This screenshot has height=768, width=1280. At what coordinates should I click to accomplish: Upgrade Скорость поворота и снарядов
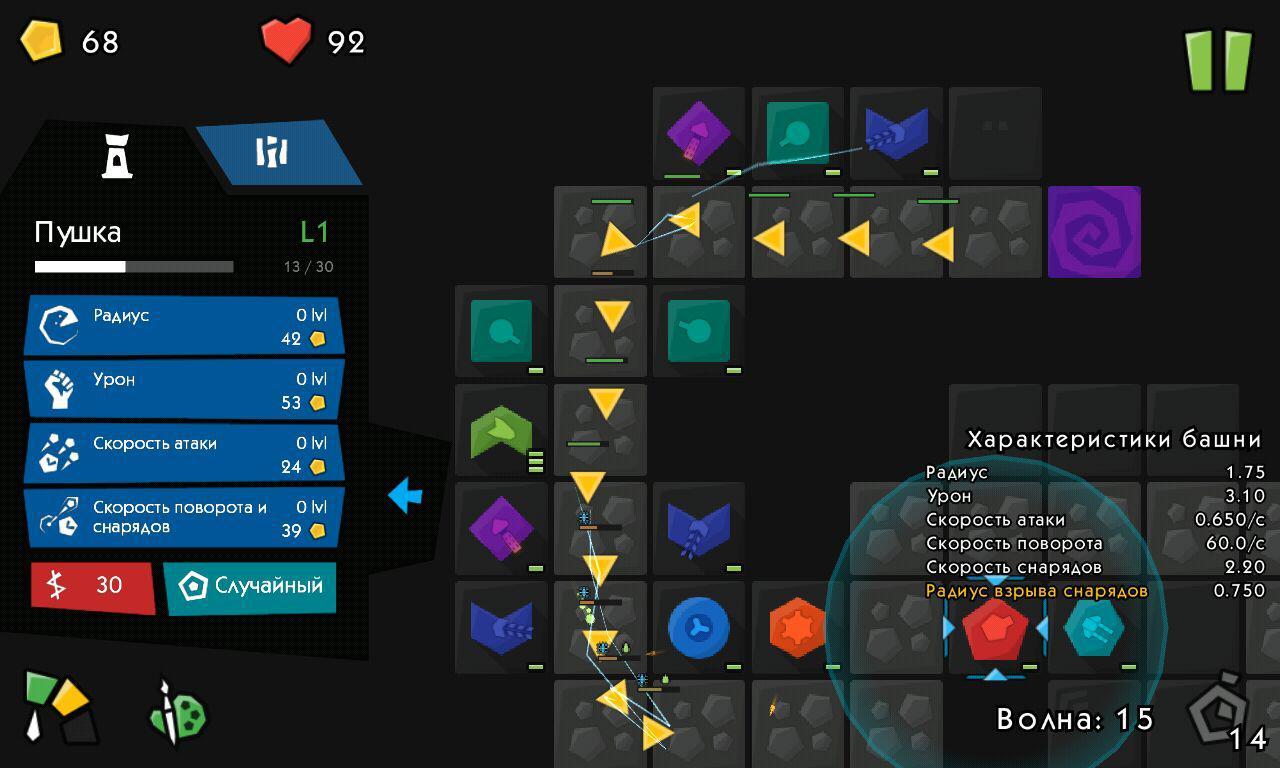tap(184, 518)
